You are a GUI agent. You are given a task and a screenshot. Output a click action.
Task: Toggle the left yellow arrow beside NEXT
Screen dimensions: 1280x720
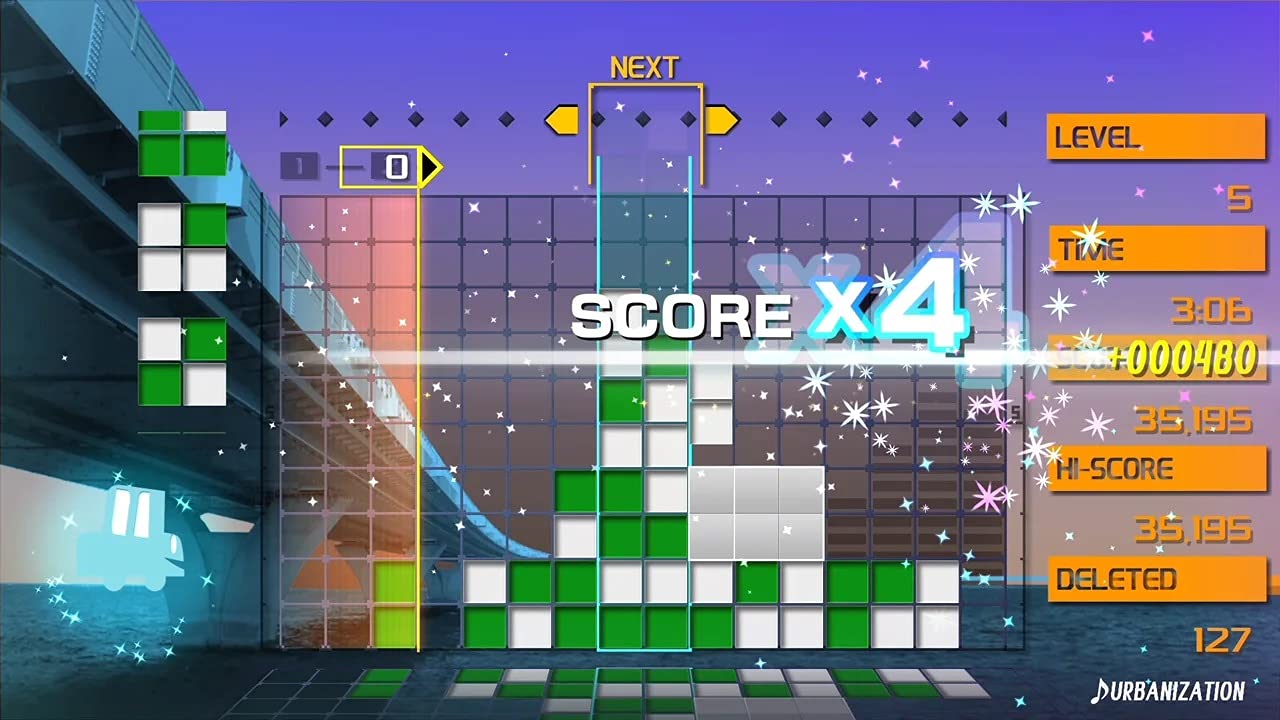[x=563, y=118]
